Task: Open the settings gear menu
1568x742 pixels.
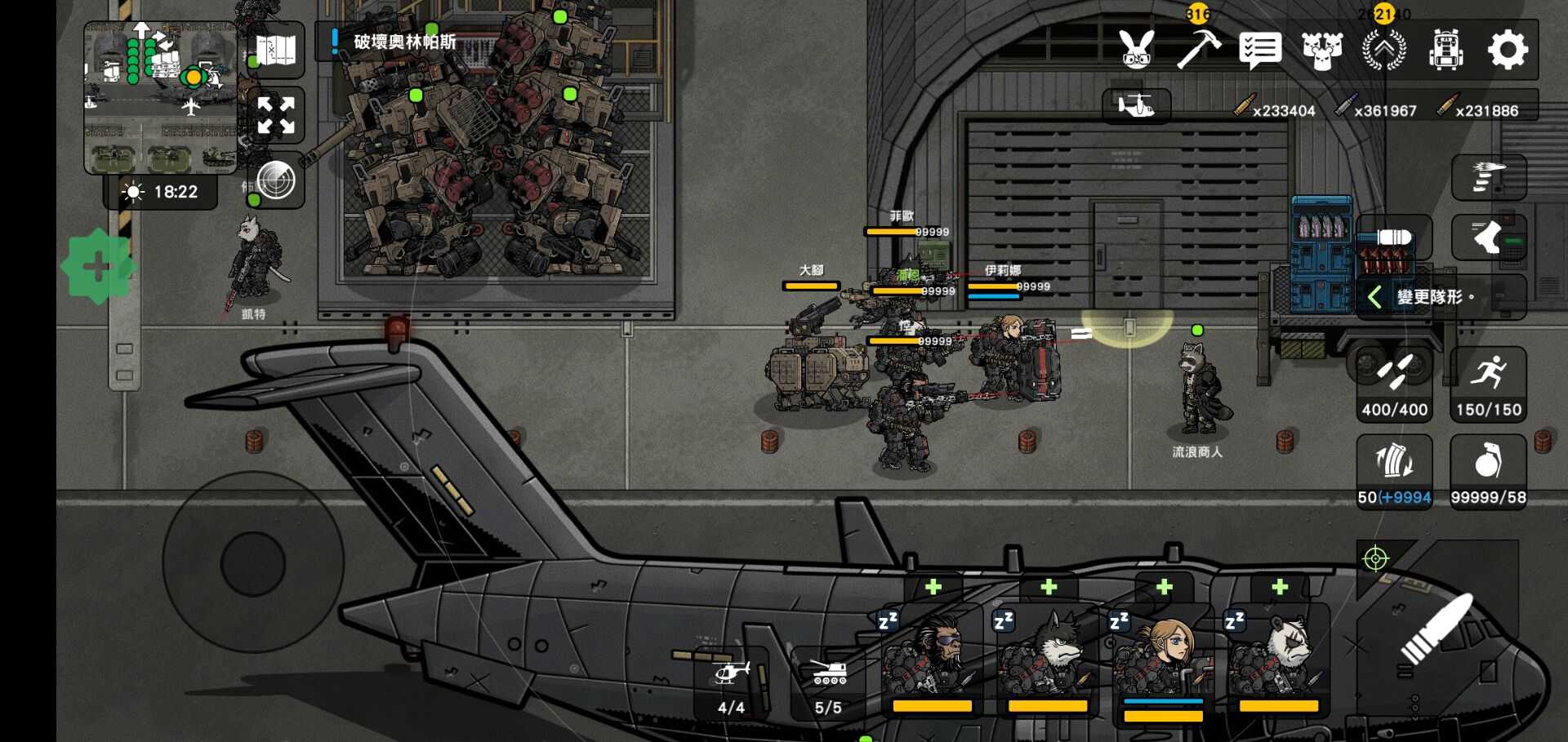Action: click(x=1508, y=51)
